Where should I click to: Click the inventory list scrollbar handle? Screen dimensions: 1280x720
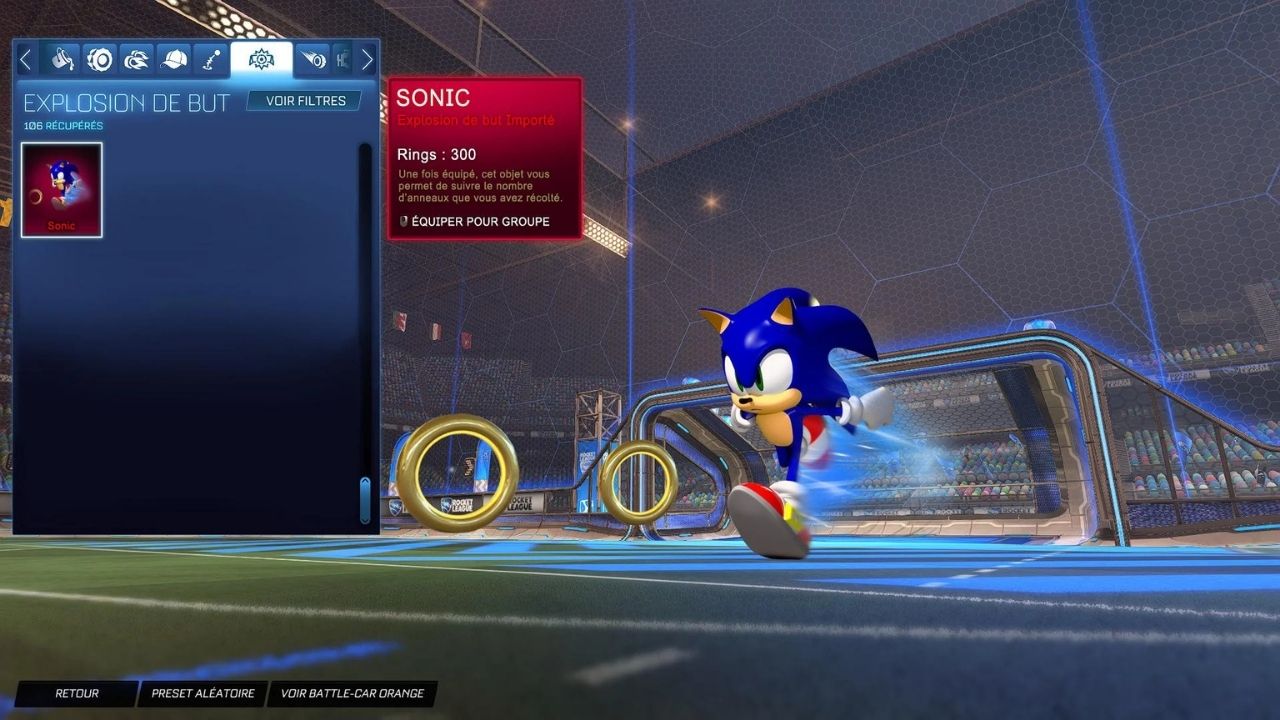tap(365, 499)
